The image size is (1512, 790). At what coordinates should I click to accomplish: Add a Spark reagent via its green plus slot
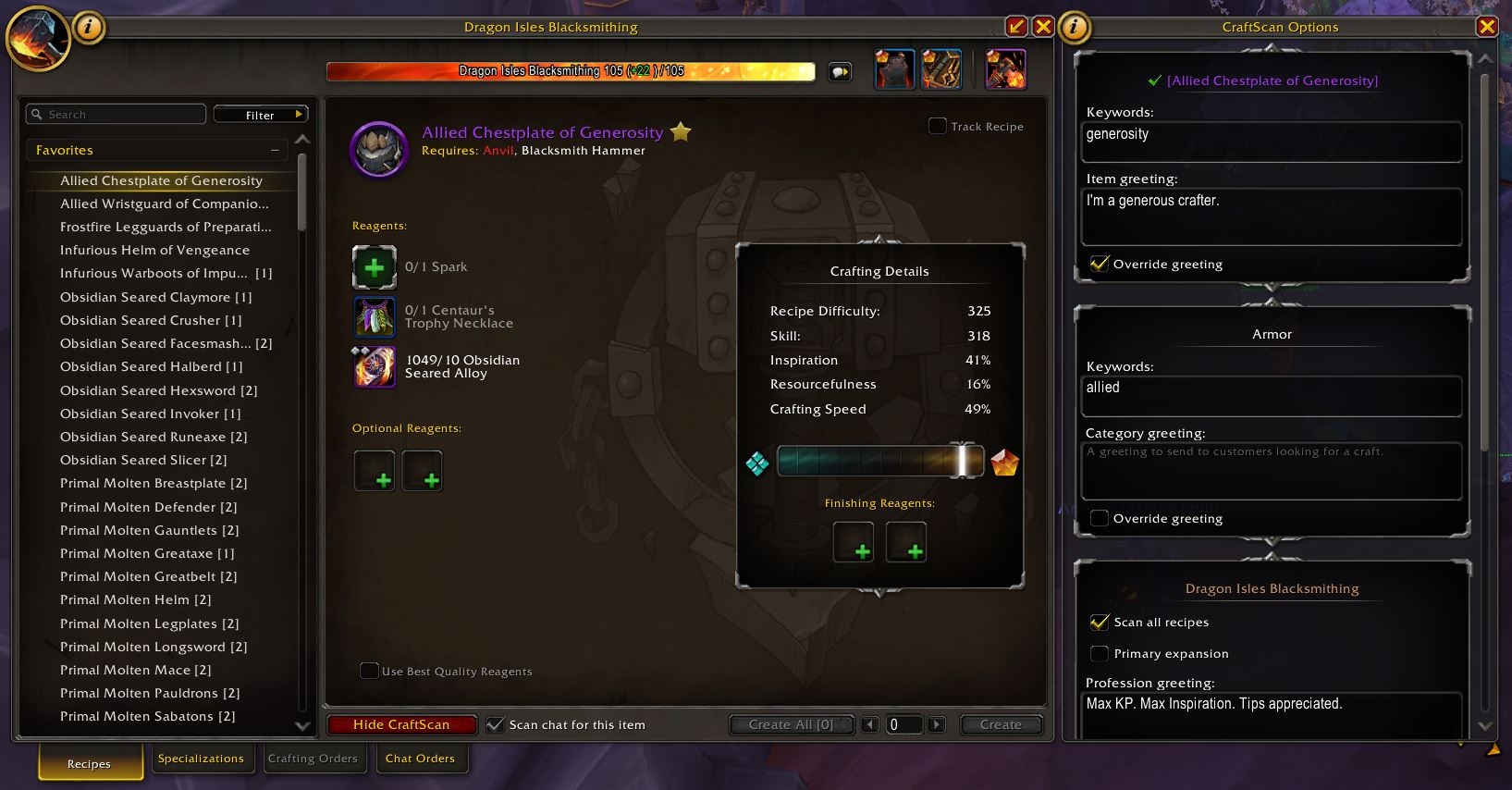(x=374, y=267)
